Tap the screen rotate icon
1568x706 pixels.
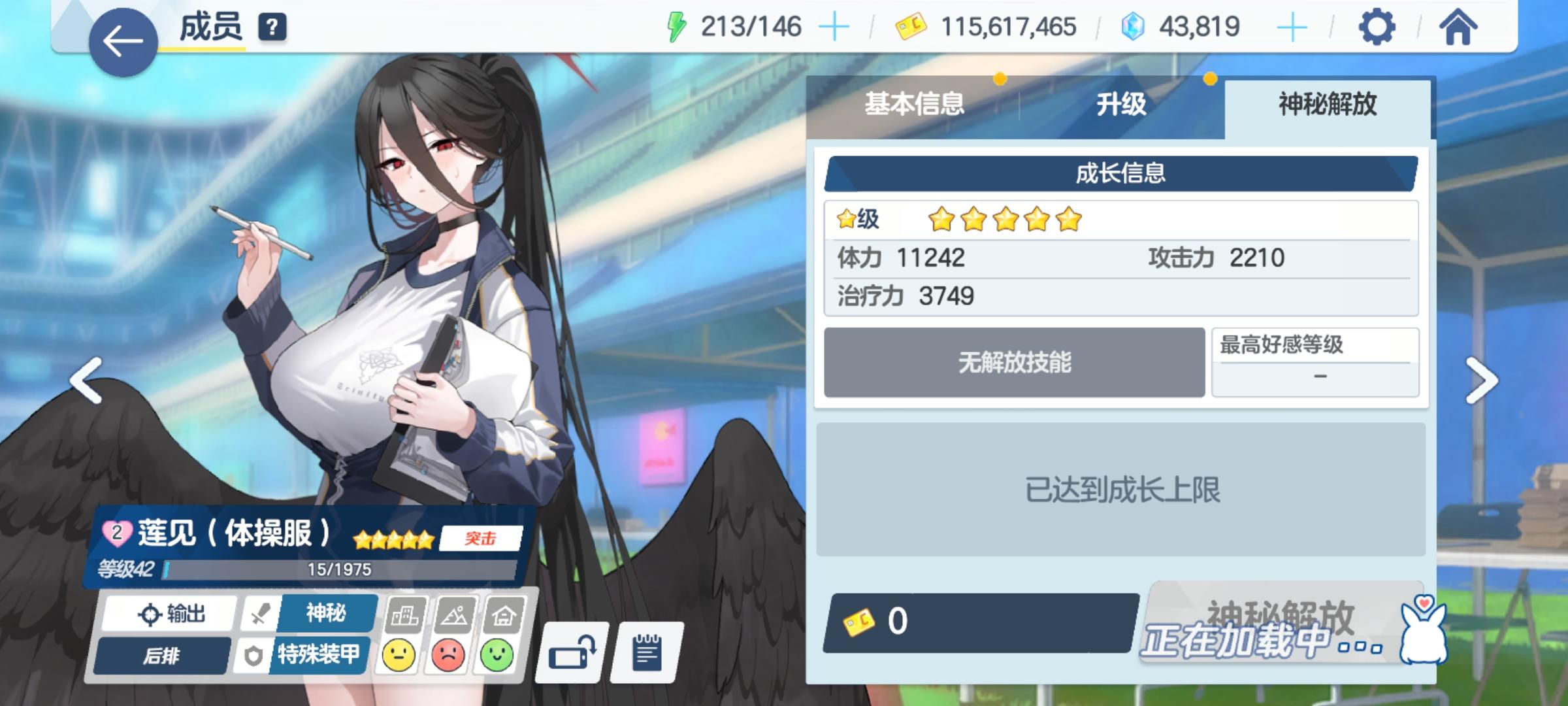pyautogui.click(x=571, y=652)
